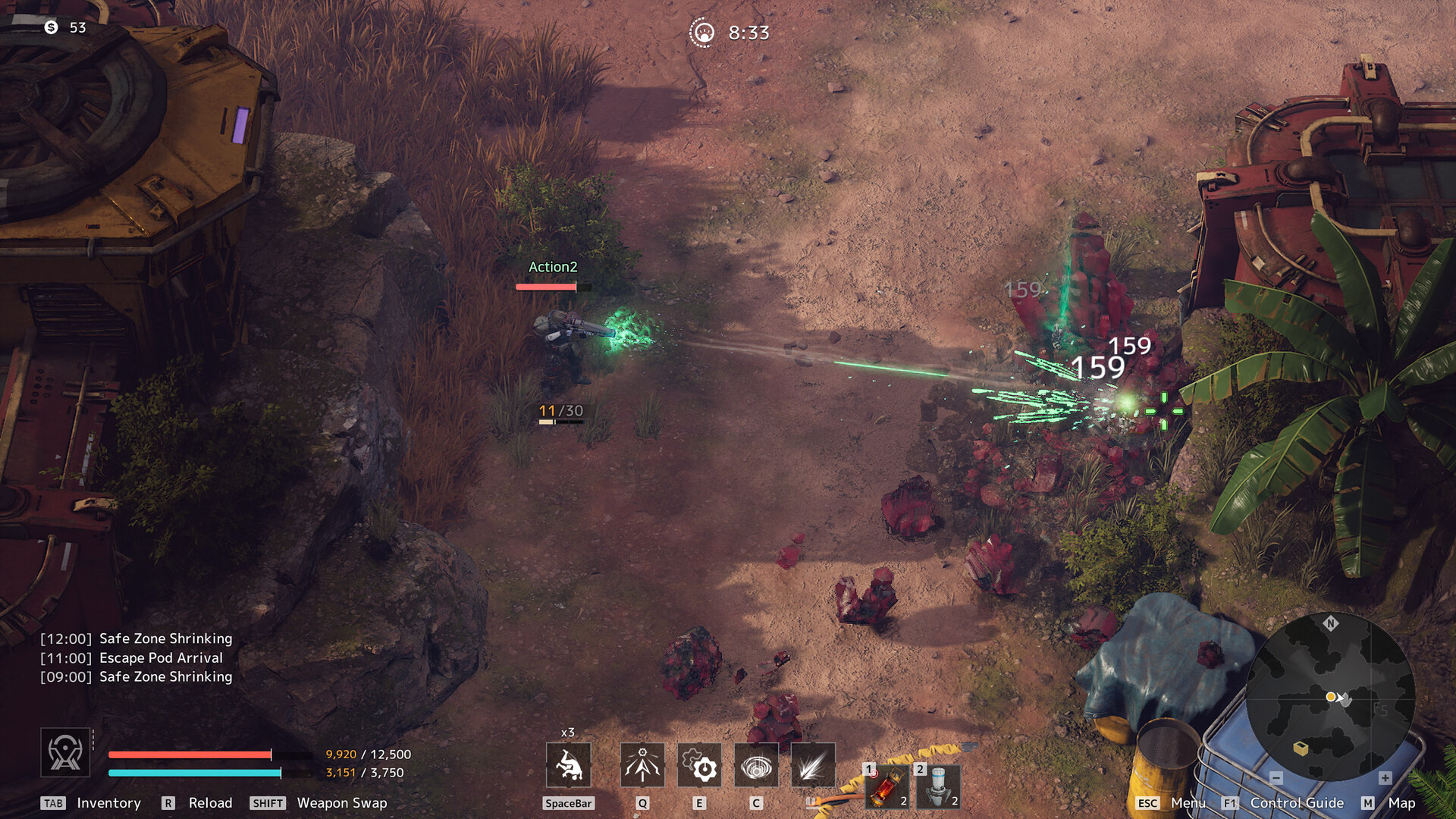Screen dimensions: 1456x819
Task: Open the game Menu
Action: [x=1188, y=803]
